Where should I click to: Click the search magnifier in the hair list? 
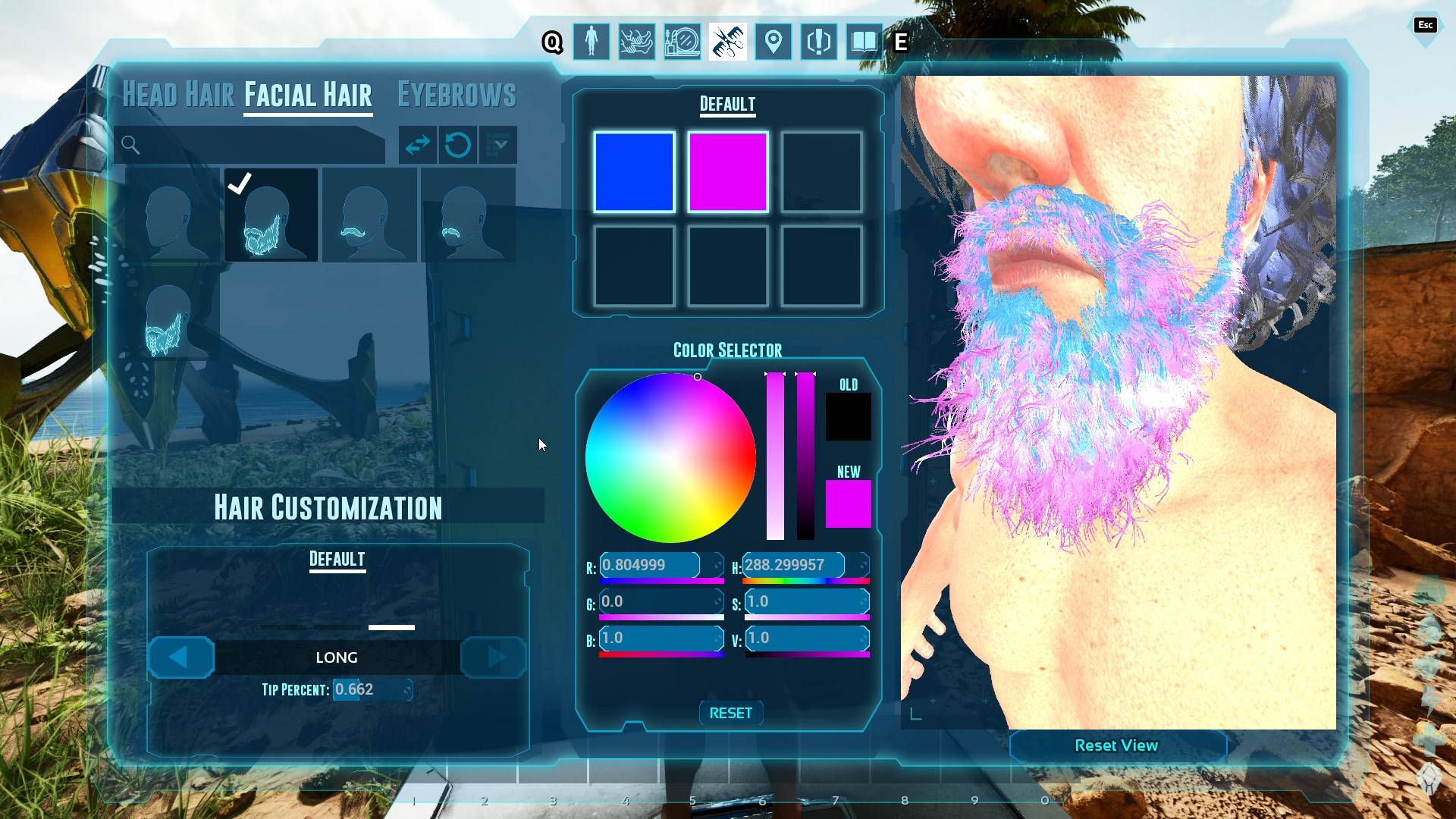point(130,145)
